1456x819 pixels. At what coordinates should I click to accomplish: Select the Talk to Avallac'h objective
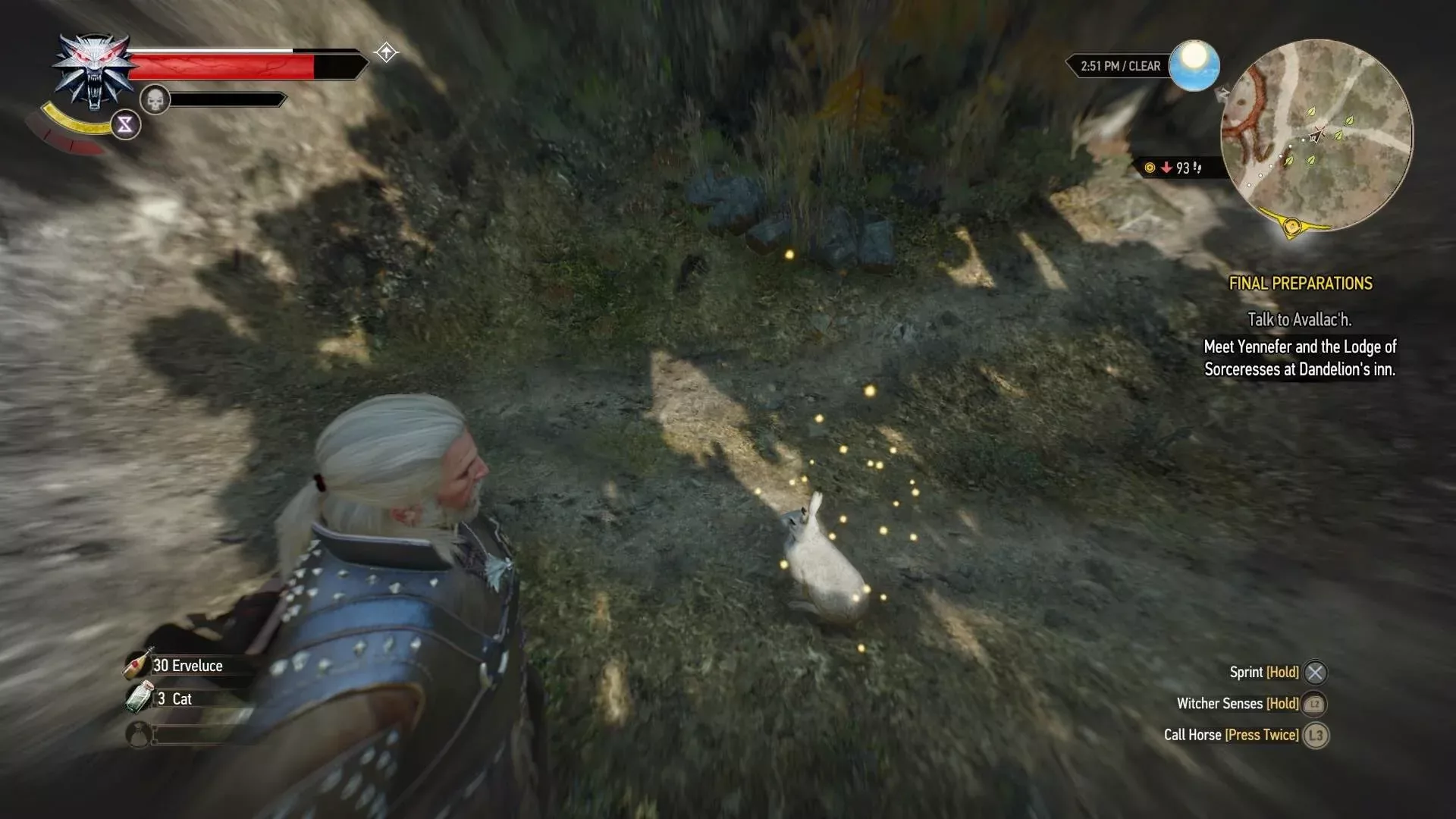coord(1301,319)
